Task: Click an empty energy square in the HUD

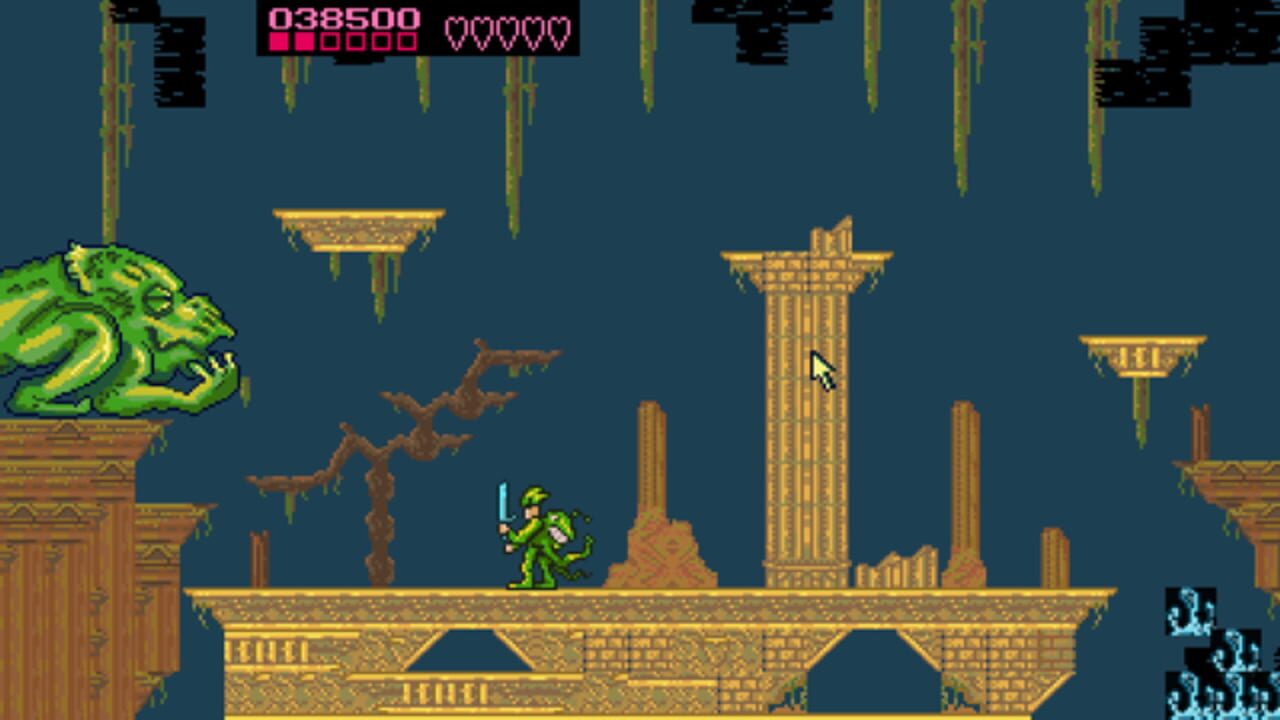Action: [x=330, y=42]
